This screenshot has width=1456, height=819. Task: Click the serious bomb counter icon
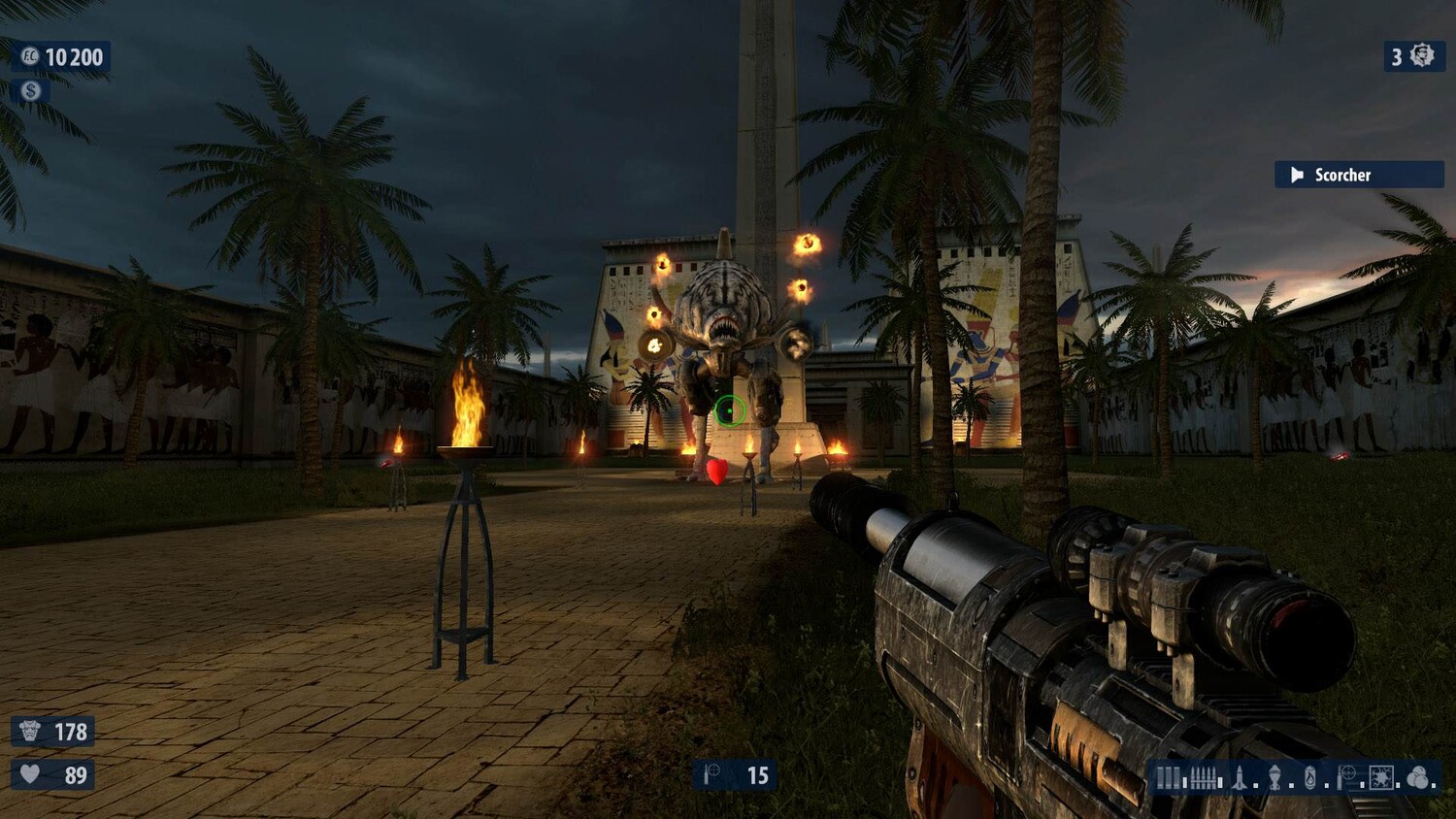coord(1422,56)
